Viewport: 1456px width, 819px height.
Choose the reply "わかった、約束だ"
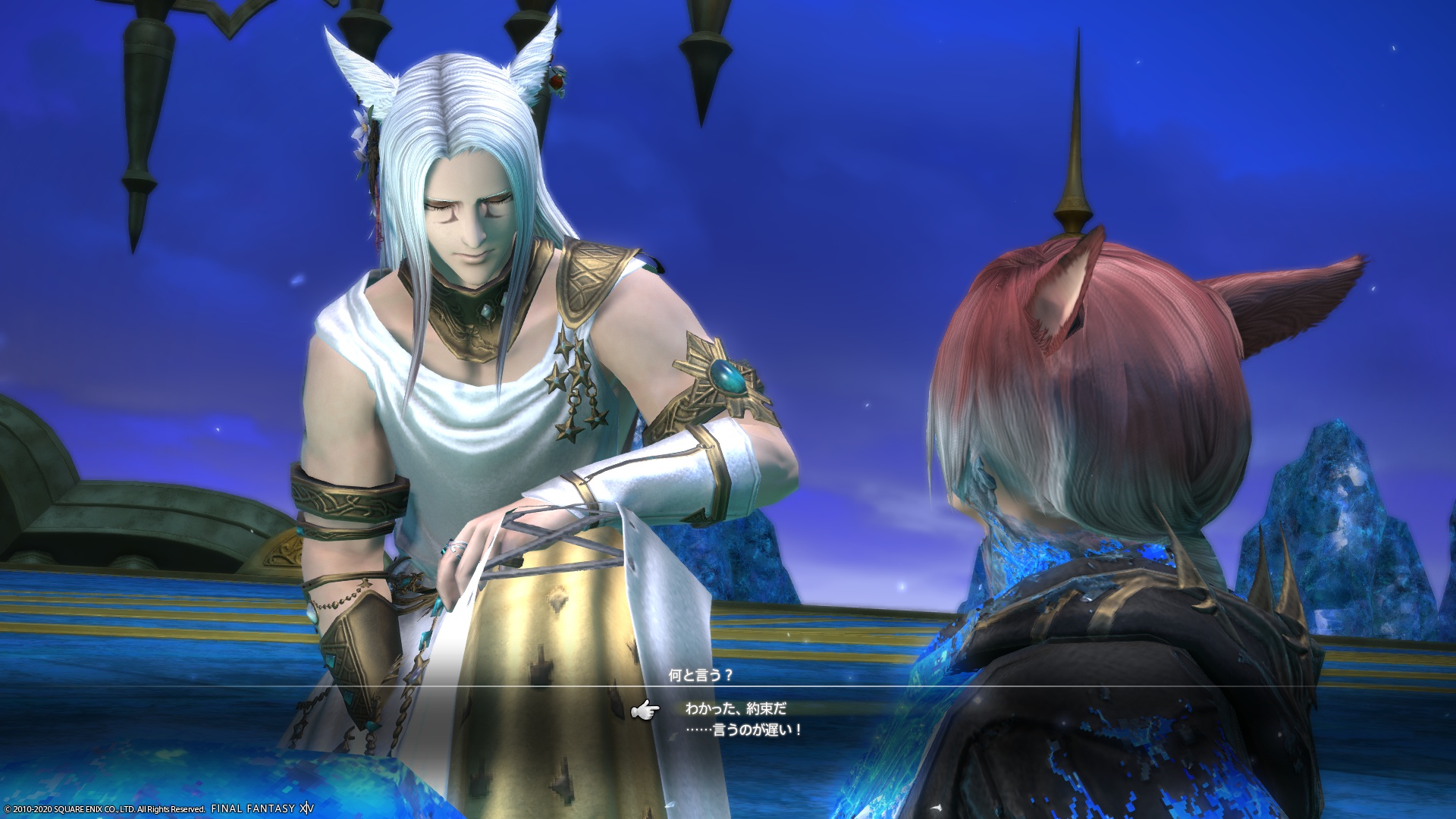click(x=736, y=708)
